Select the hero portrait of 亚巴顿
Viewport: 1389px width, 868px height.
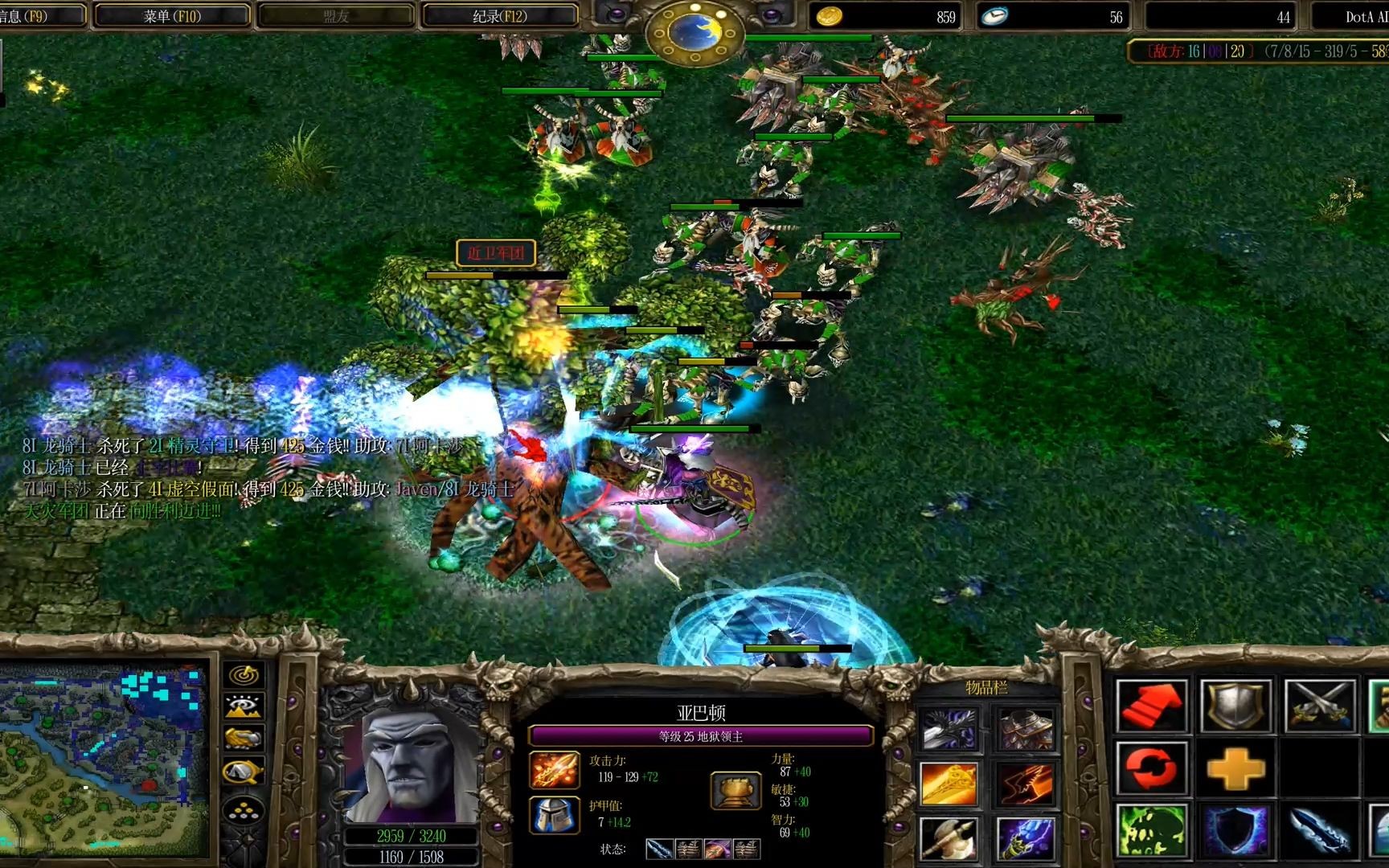click(412, 764)
